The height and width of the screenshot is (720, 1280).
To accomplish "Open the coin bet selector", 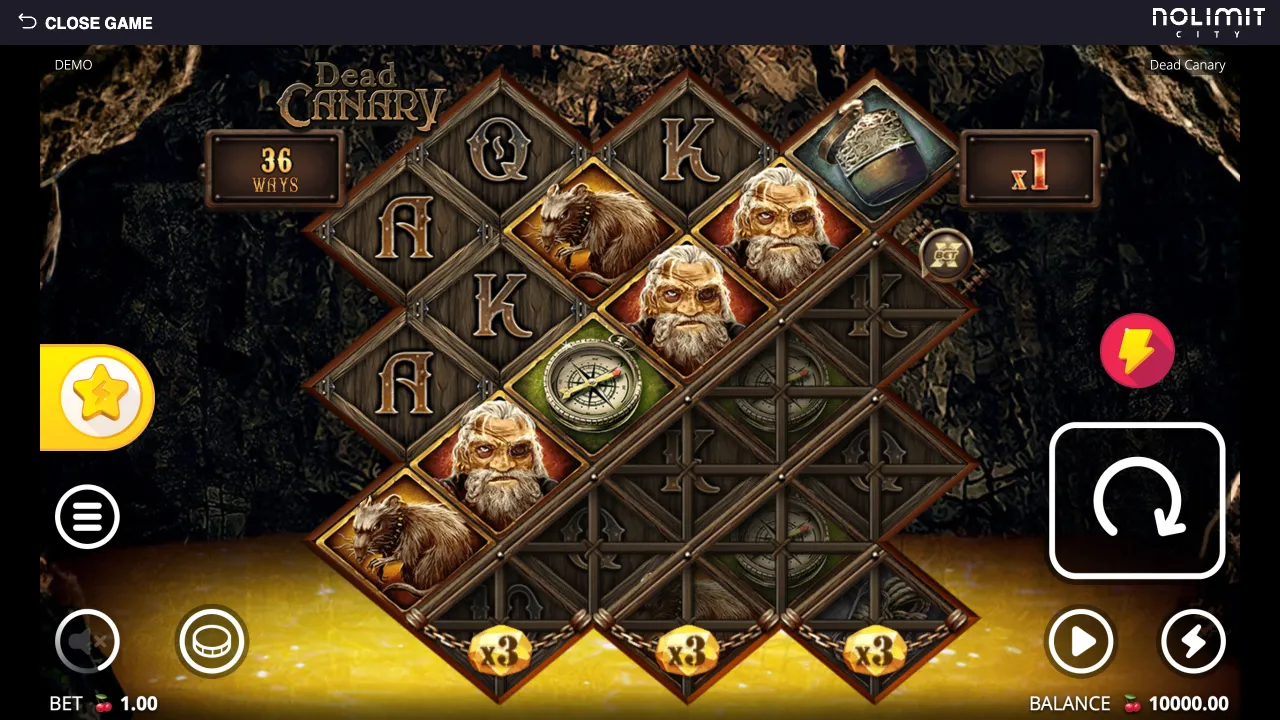I will (212, 641).
